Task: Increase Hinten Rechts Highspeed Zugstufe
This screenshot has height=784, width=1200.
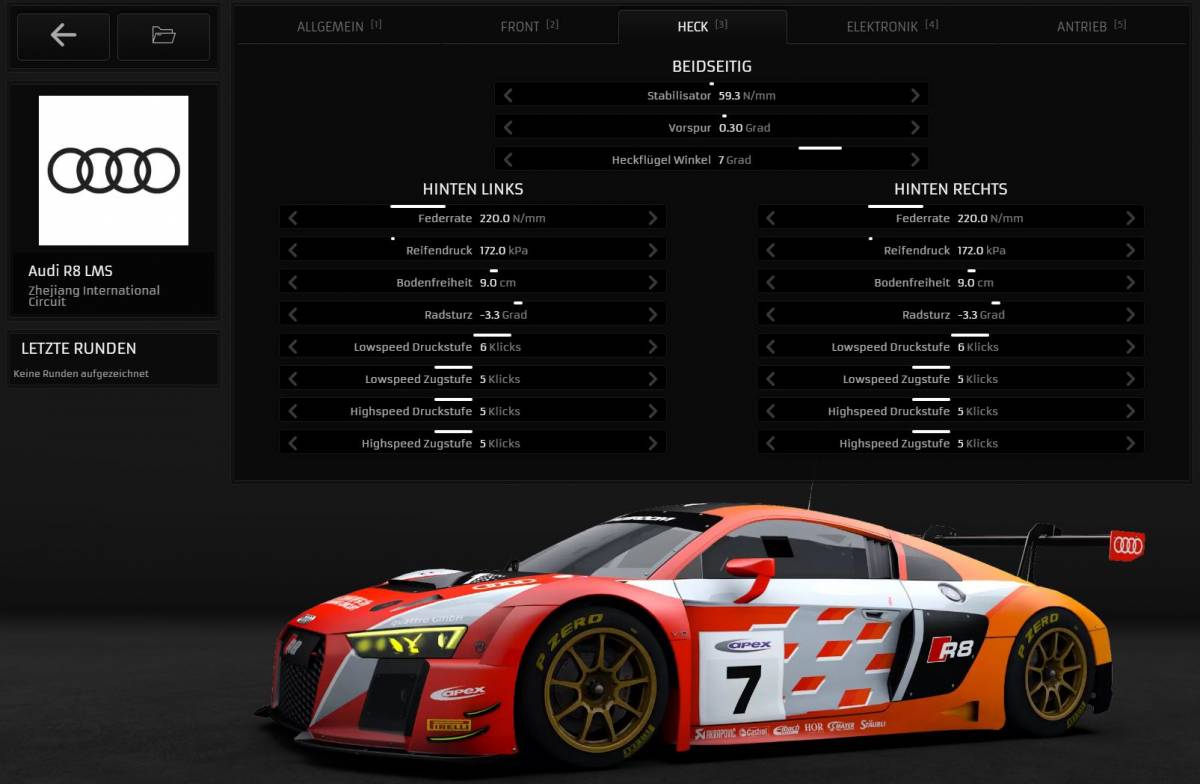Action: point(1130,443)
